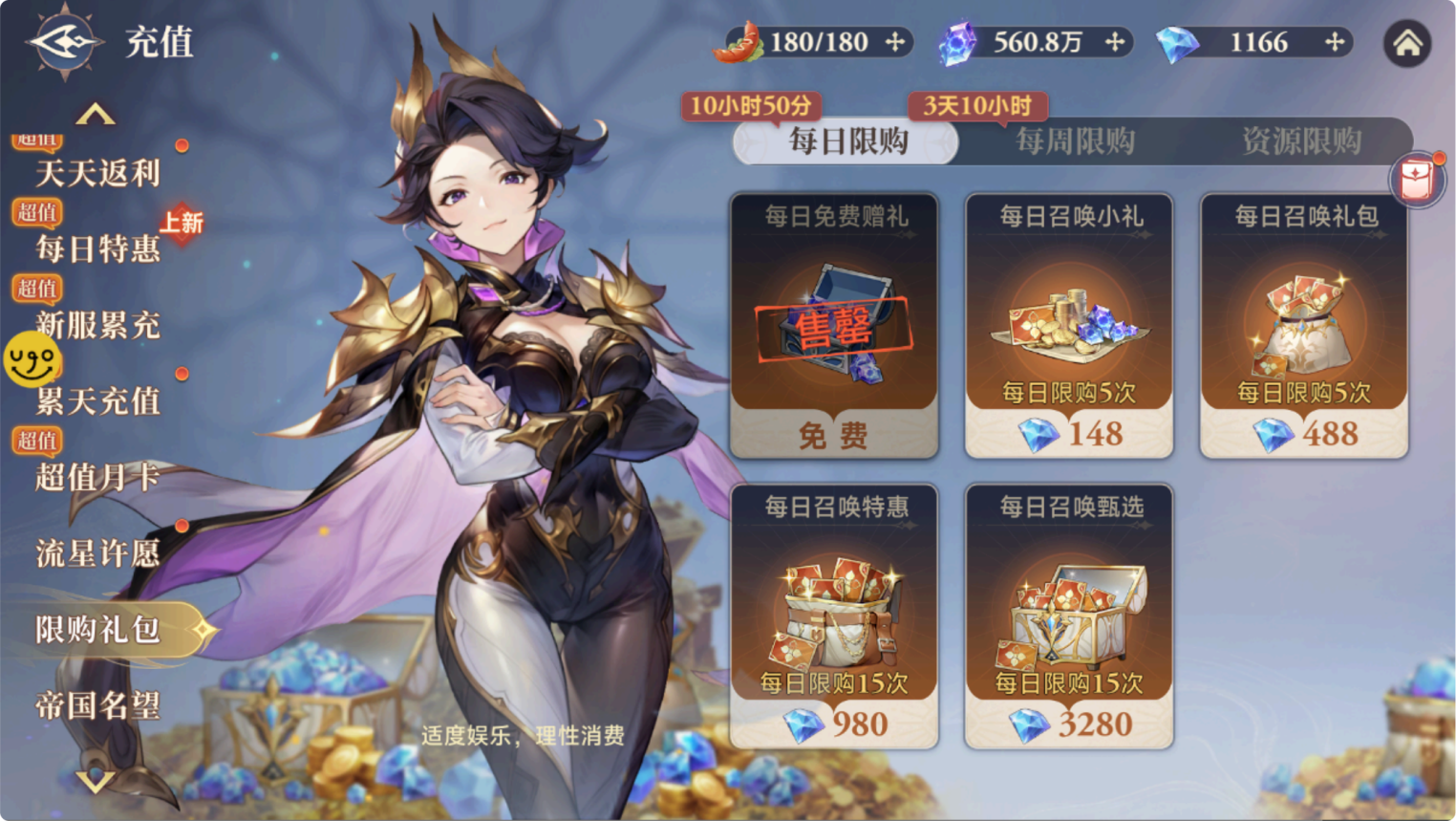
Task: Open the 累天充值 menu entry
Action: [x=97, y=400]
